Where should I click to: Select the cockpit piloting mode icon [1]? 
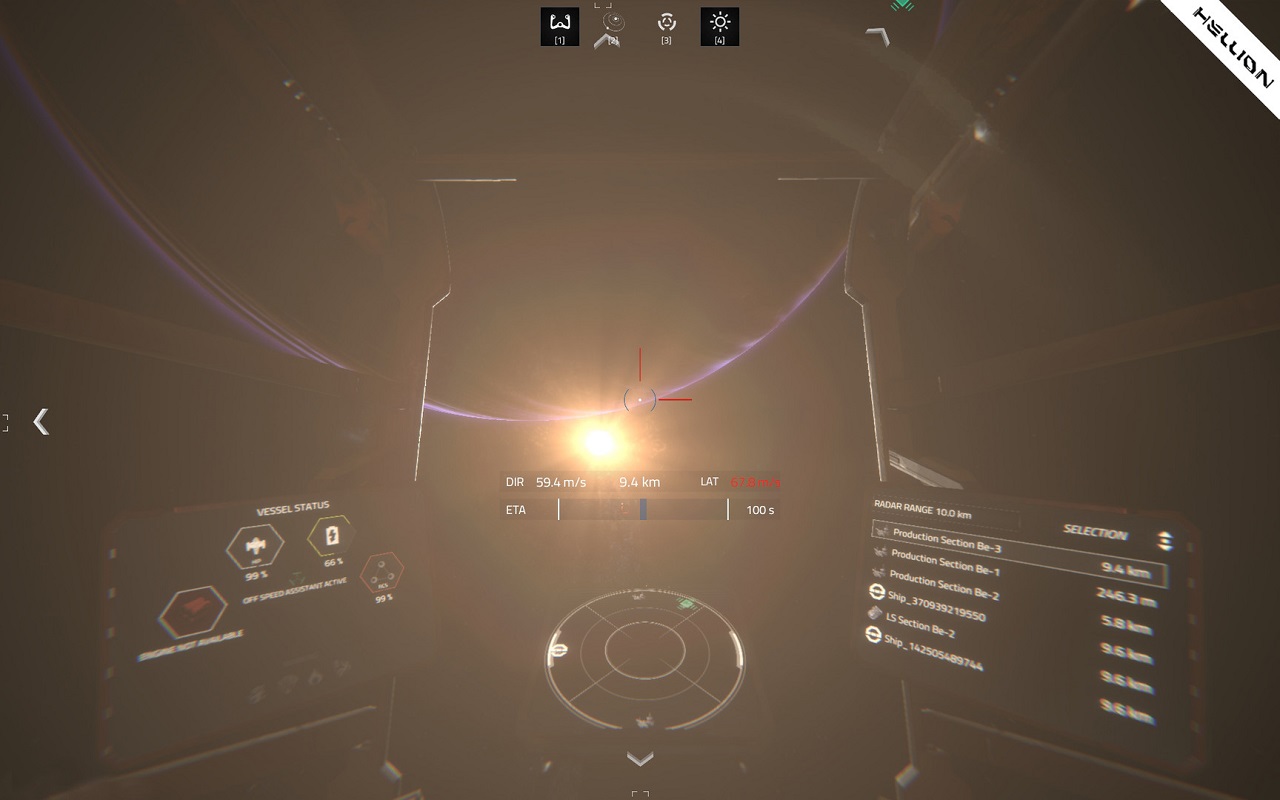pyautogui.click(x=560, y=26)
